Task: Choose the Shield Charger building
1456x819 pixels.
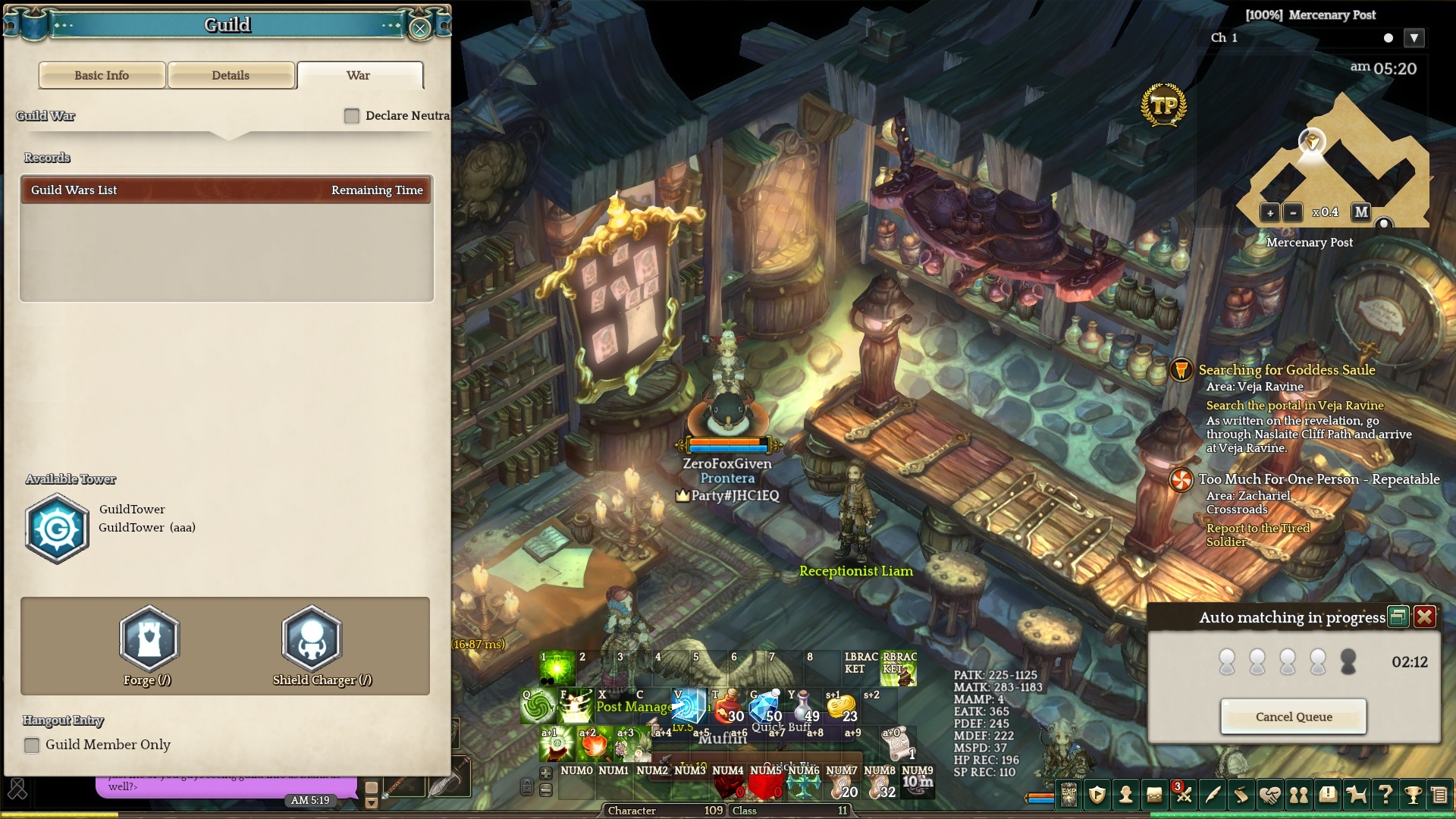Action: pyautogui.click(x=312, y=639)
